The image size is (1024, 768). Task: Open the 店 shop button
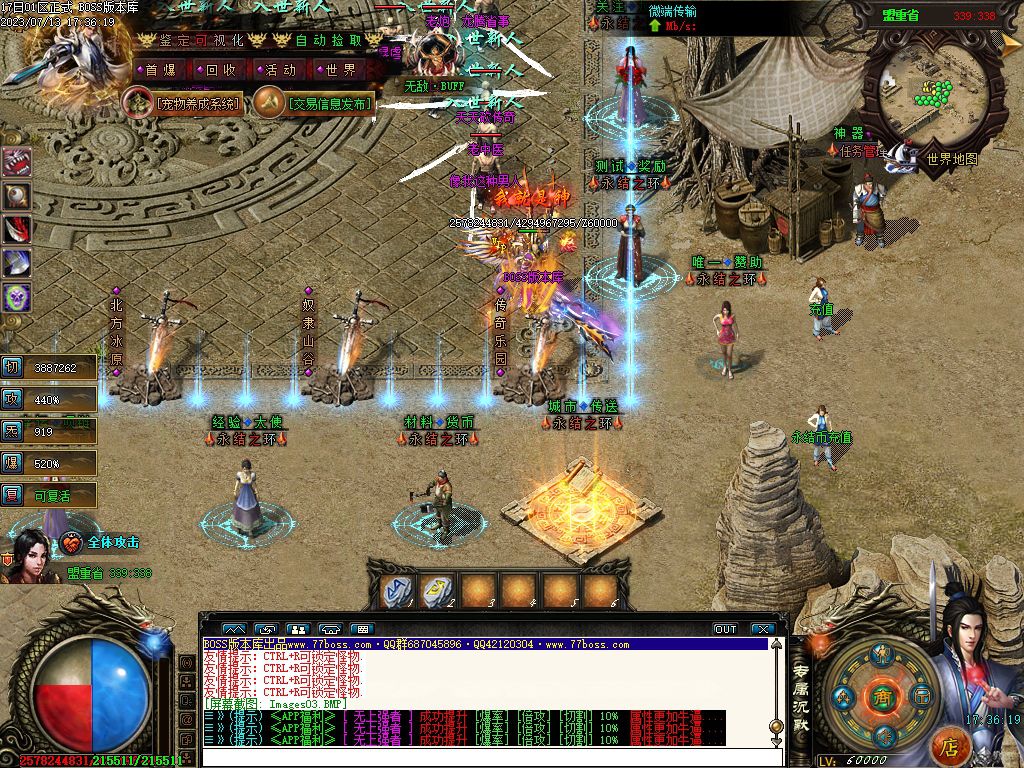[x=950, y=745]
